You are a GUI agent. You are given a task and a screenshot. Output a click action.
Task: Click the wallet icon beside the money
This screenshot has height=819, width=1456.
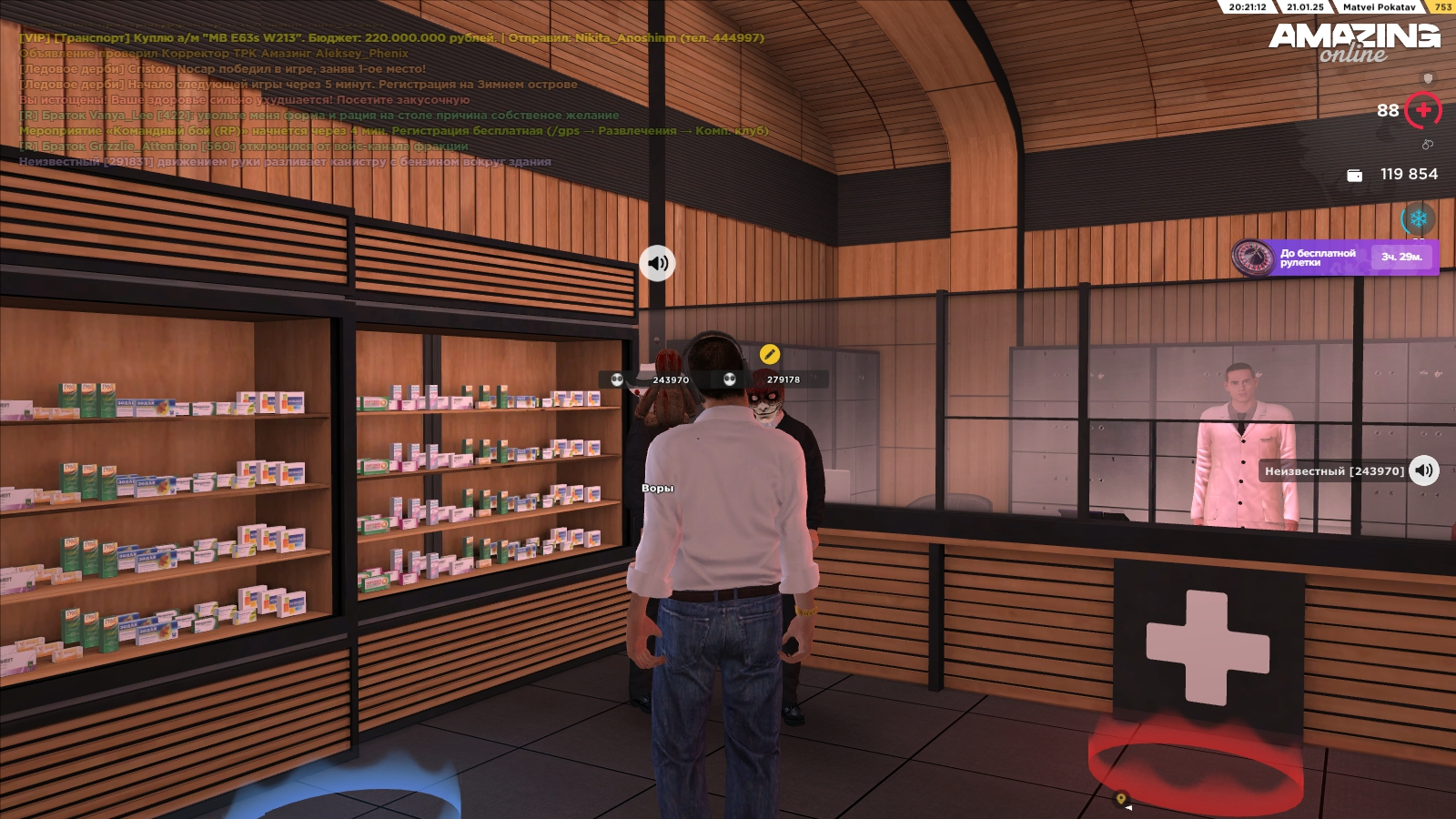tap(1354, 175)
